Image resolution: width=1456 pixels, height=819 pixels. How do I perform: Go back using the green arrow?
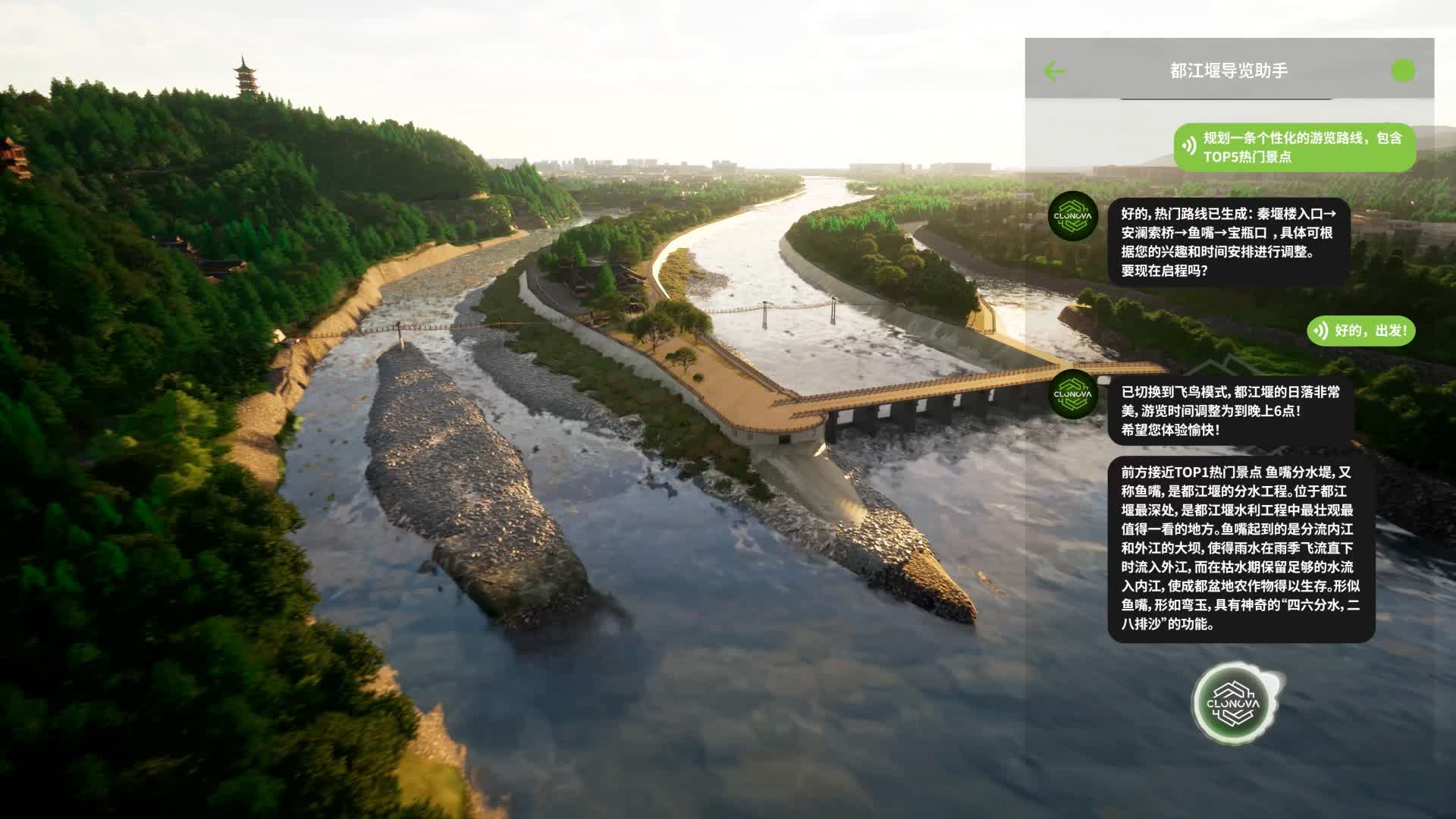coord(1054,71)
